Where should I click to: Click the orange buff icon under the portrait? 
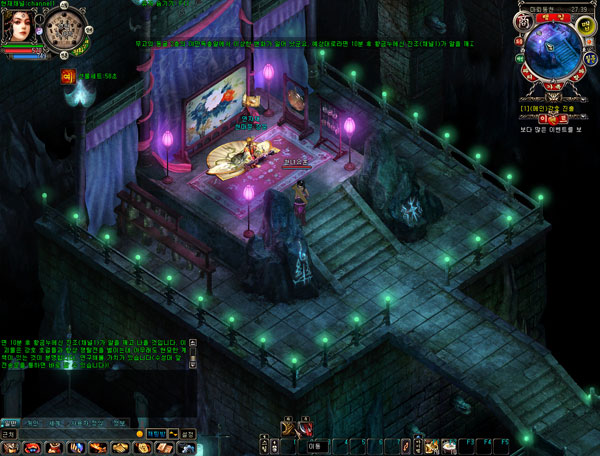click(x=69, y=75)
